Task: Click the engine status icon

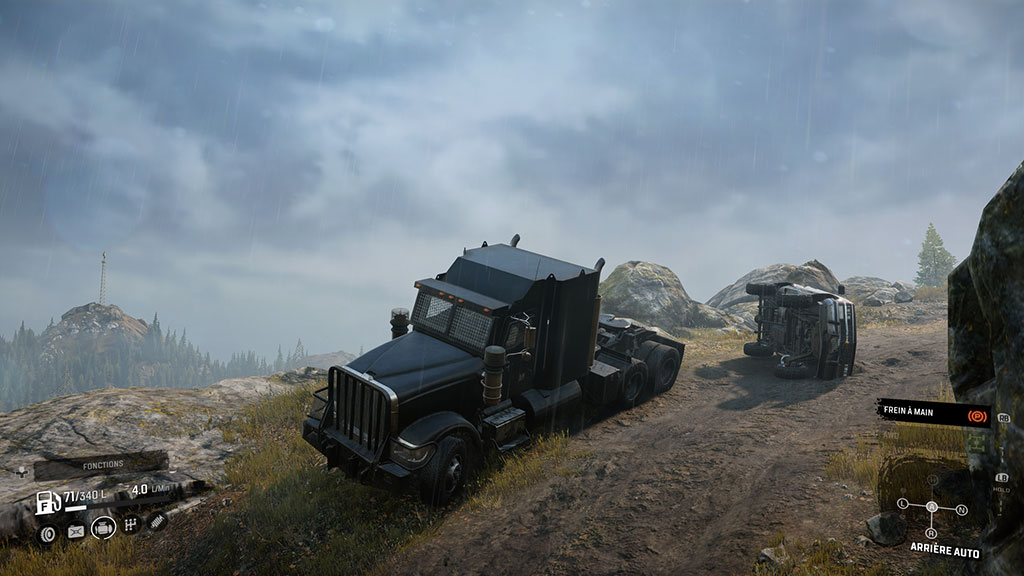Action: pyautogui.click(x=103, y=528)
